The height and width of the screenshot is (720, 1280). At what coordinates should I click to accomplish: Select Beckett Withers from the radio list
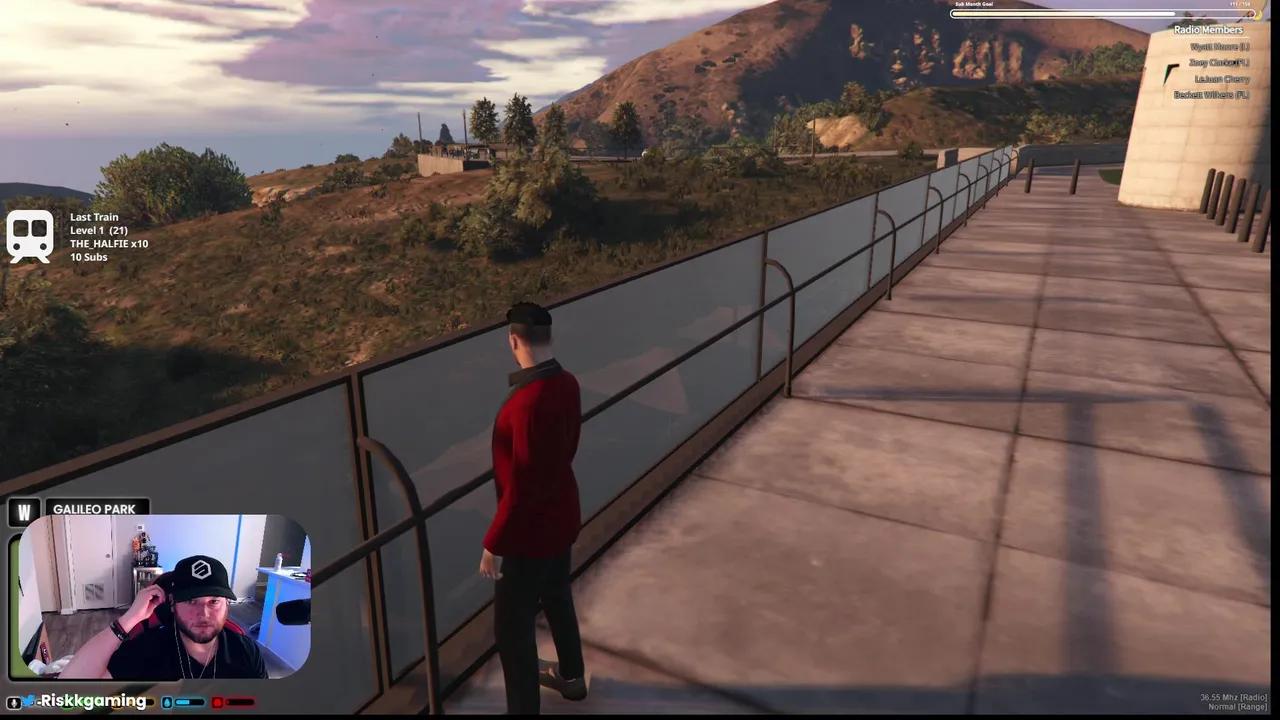[x=1213, y=93]
